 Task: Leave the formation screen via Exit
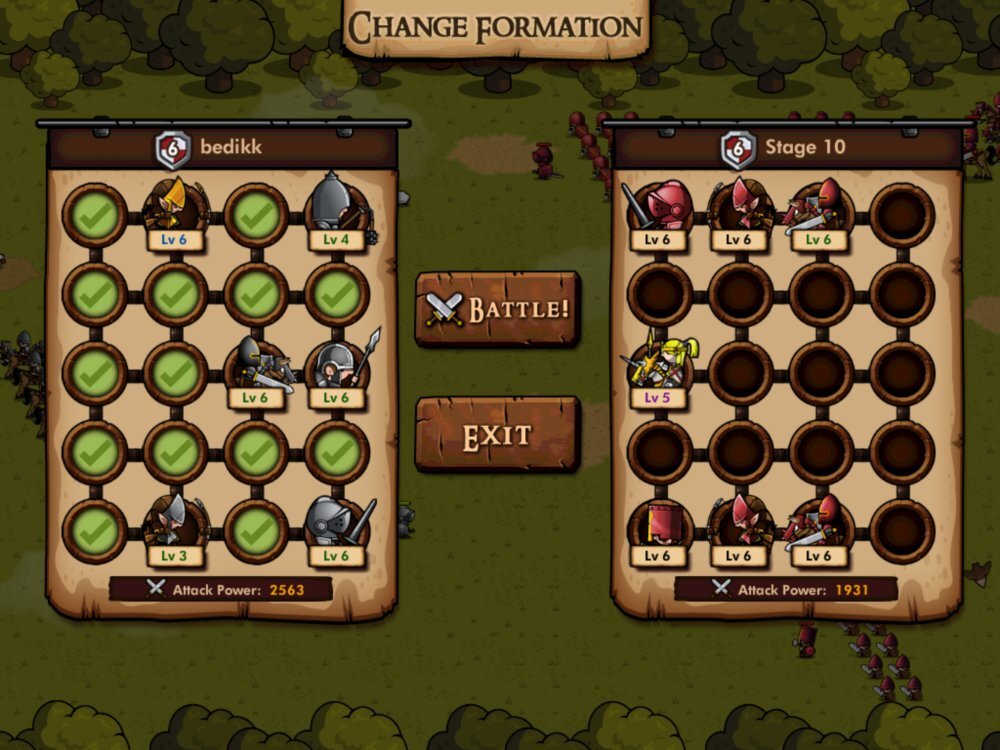[497, 435]
